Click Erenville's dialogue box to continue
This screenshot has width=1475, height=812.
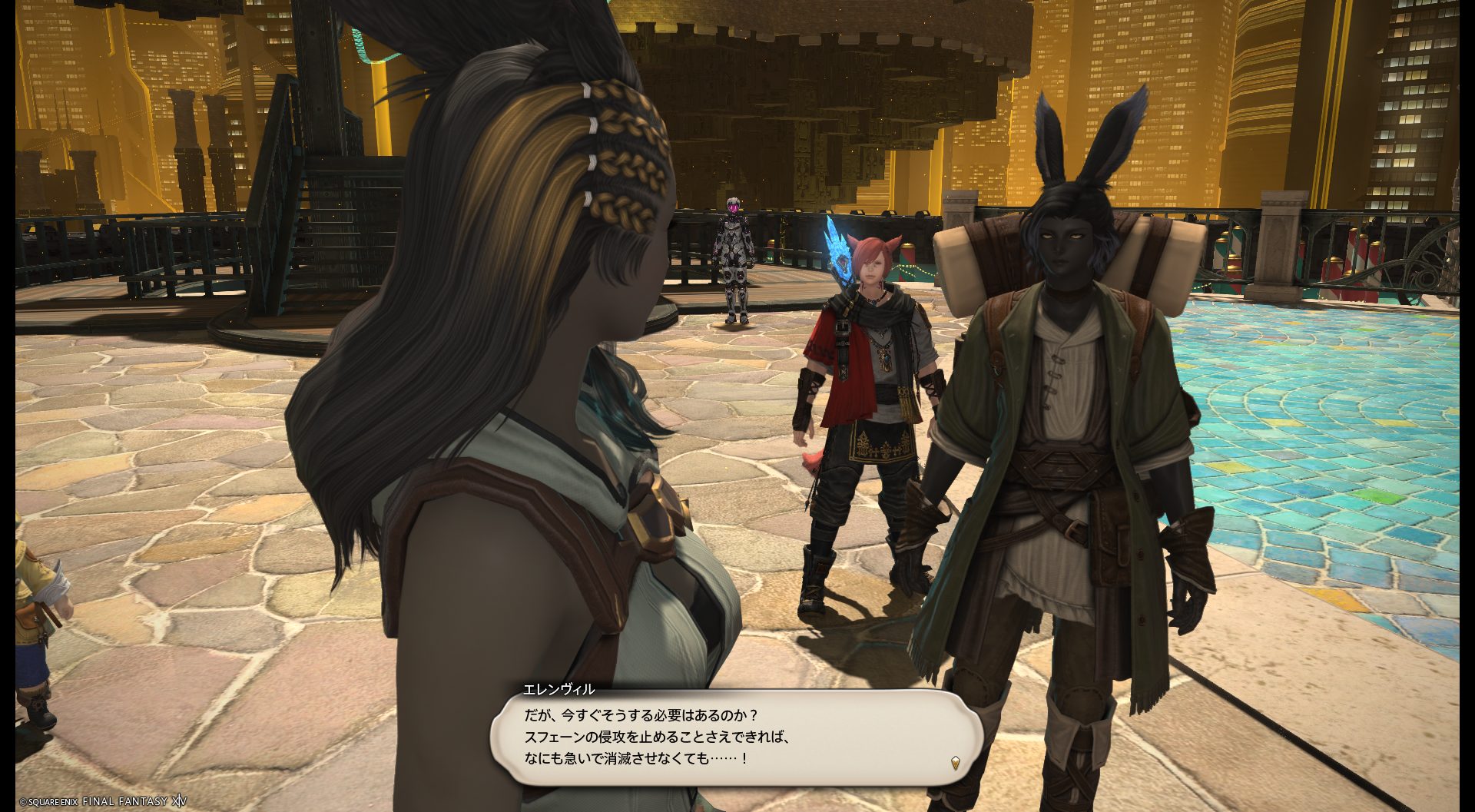coord(736,737)
